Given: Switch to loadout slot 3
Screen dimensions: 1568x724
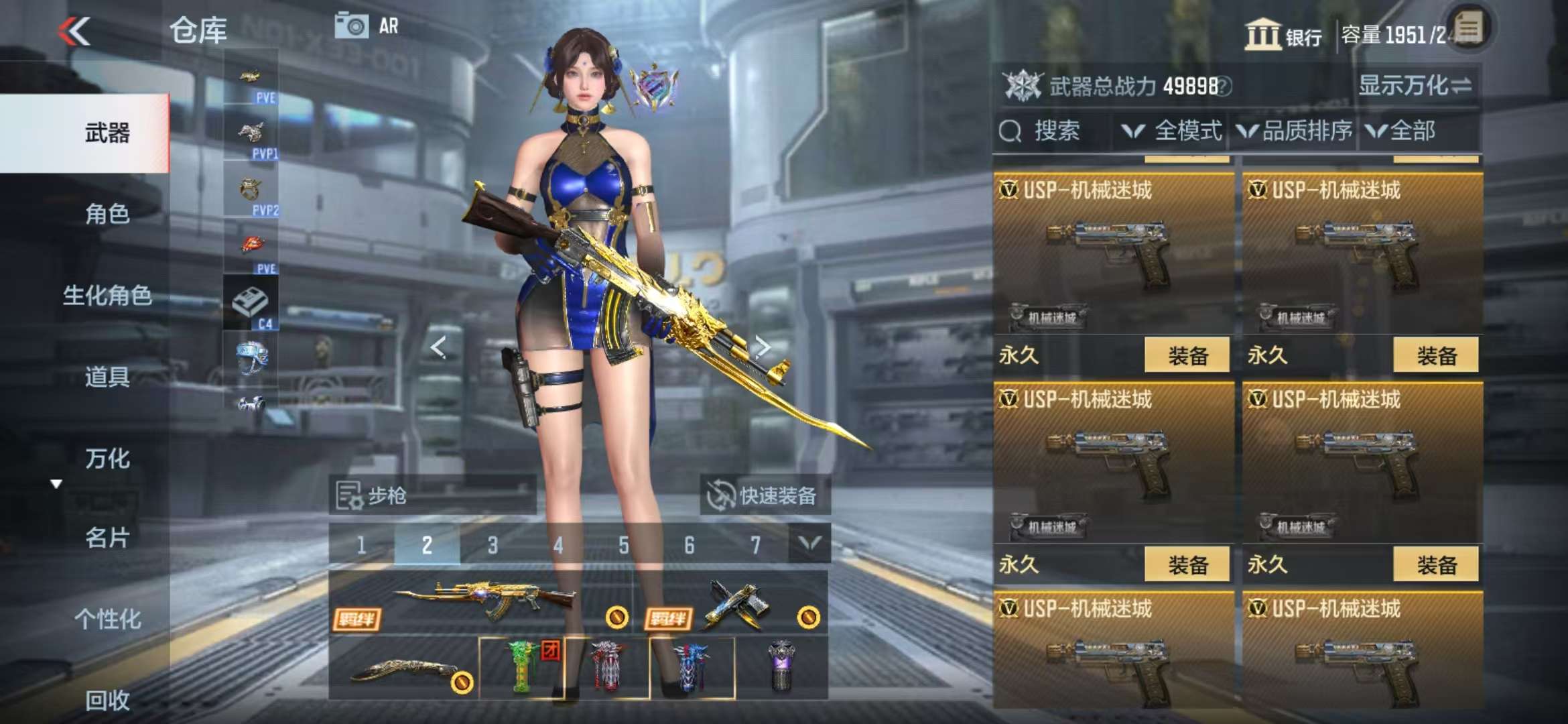Looking at the screenshot, I should [493, 545].
